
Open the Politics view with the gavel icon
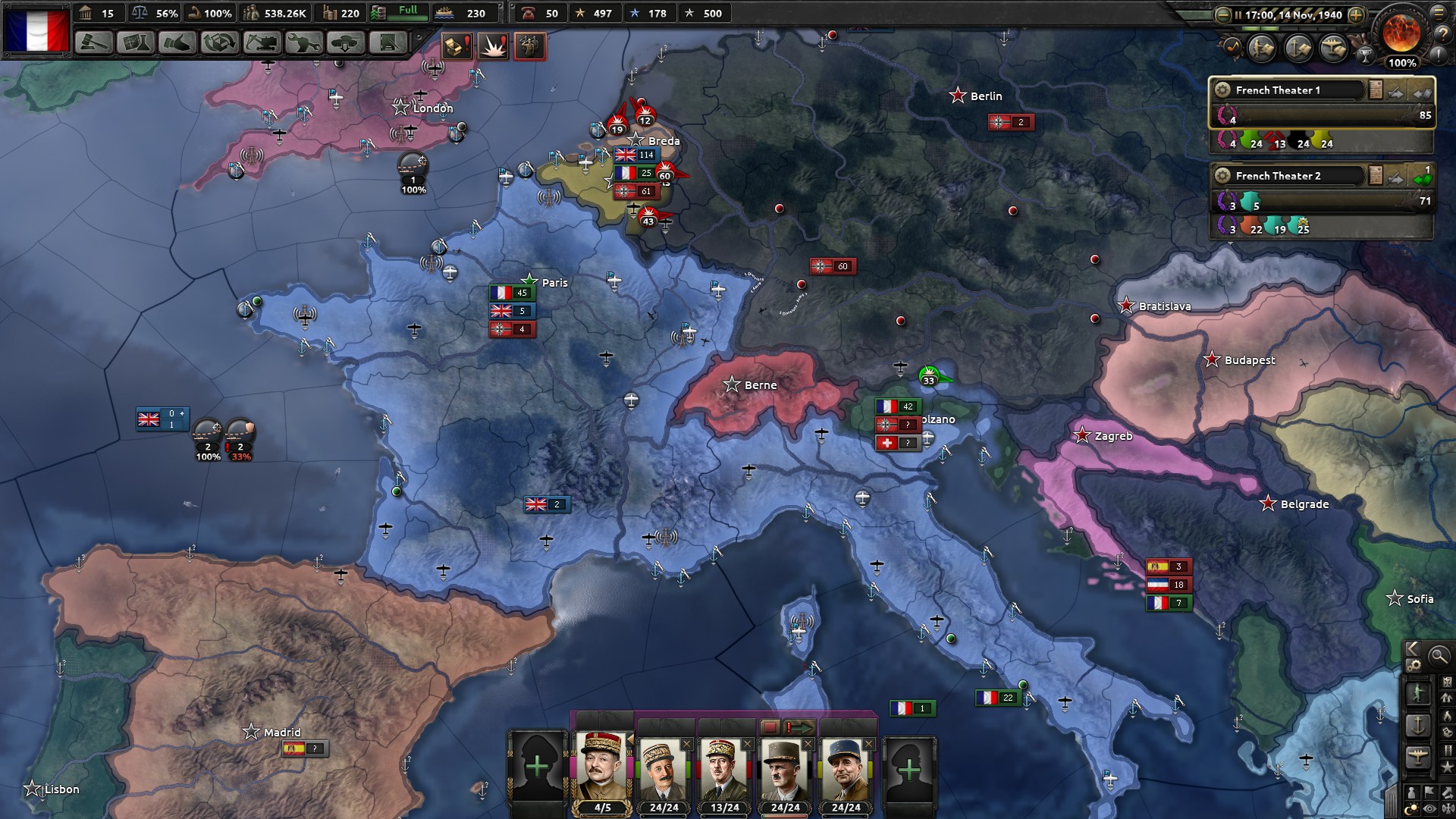click(94, 45)
